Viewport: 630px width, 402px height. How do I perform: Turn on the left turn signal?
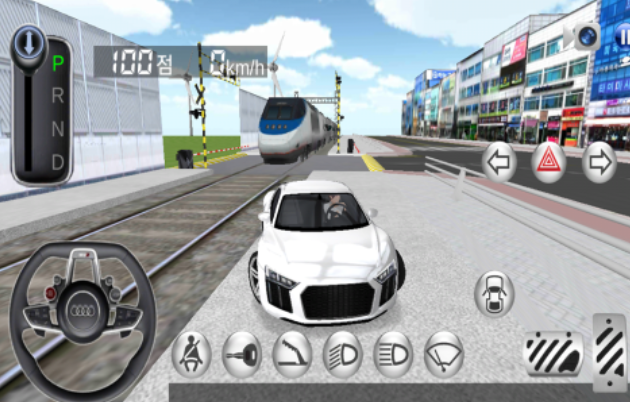point(499,161)
